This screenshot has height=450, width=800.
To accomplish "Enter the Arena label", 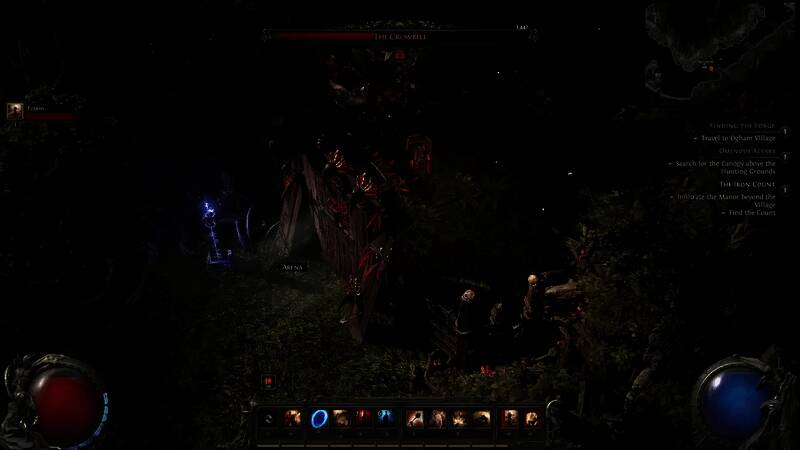I will (292, 268).
